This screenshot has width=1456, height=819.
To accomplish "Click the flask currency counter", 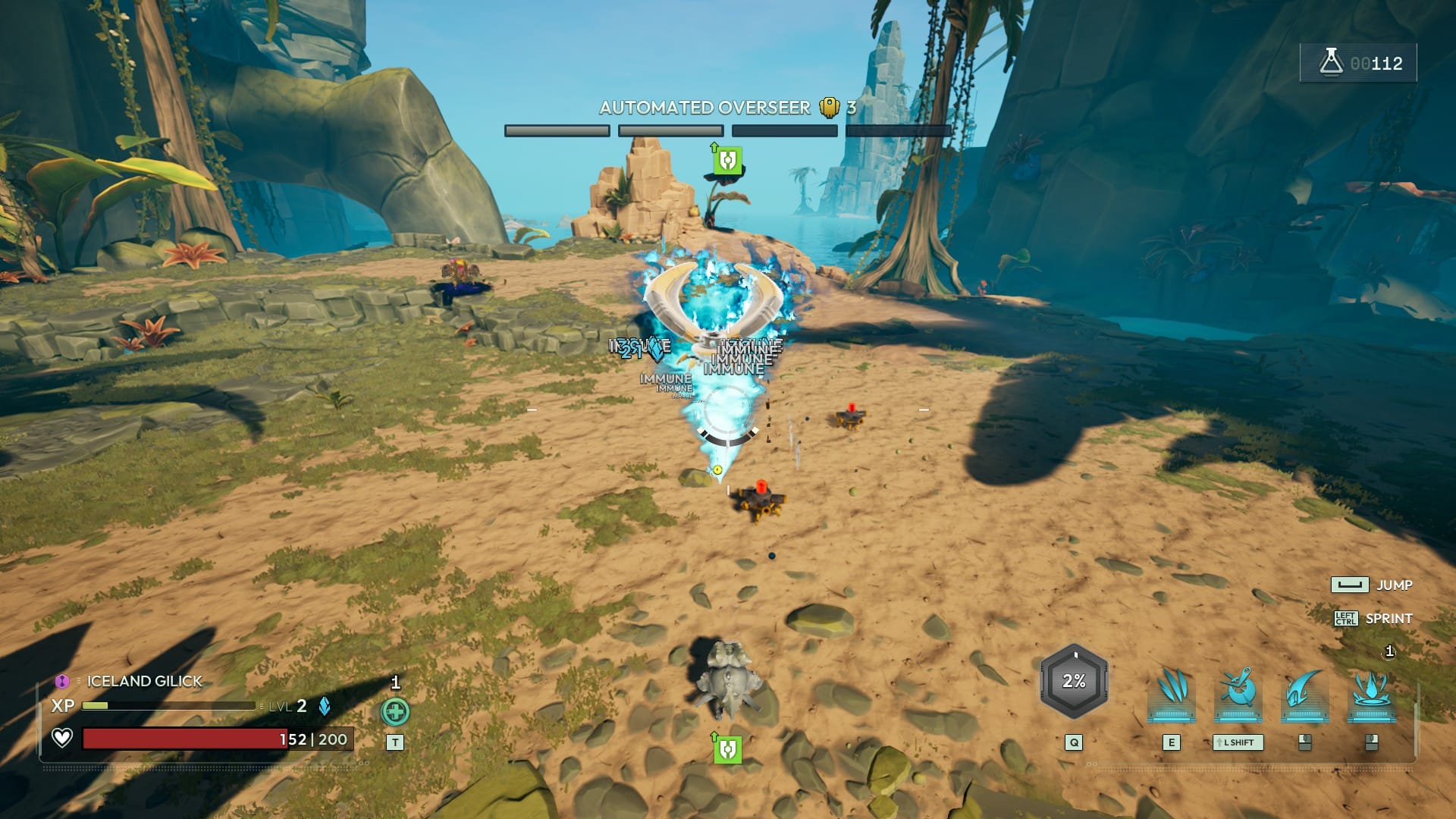I will pyautogui.click(x=1358, y=63).
